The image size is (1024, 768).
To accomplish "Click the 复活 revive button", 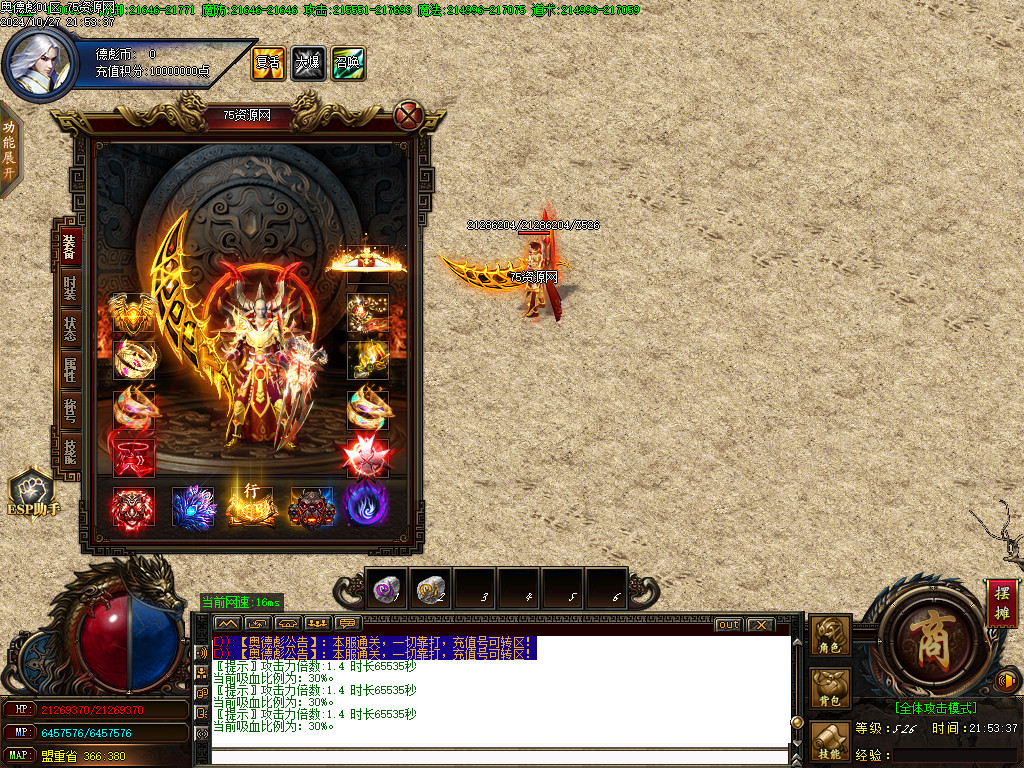I will click(x=268, y=63).
